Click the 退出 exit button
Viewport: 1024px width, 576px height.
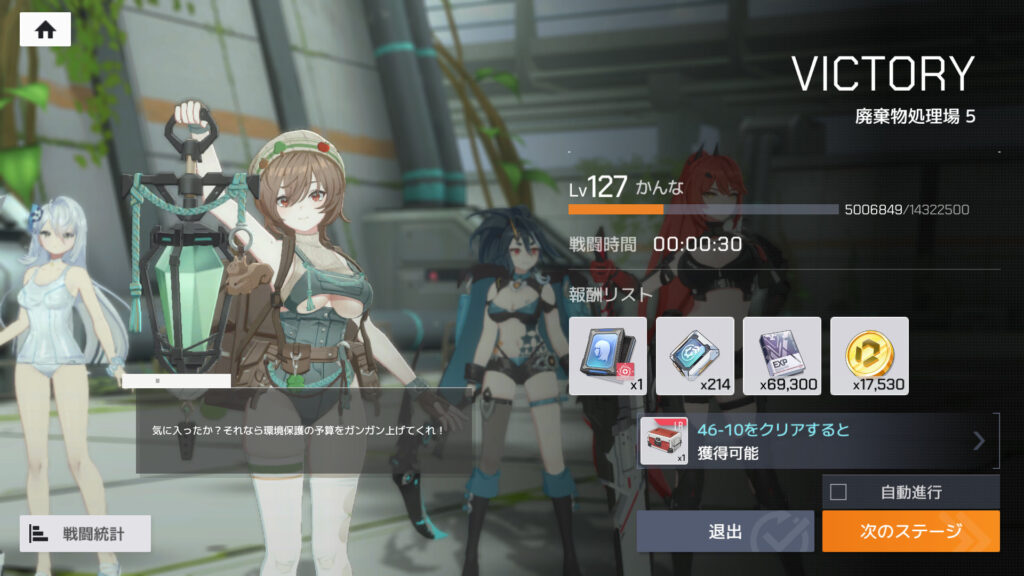click(x=725, y=531)
